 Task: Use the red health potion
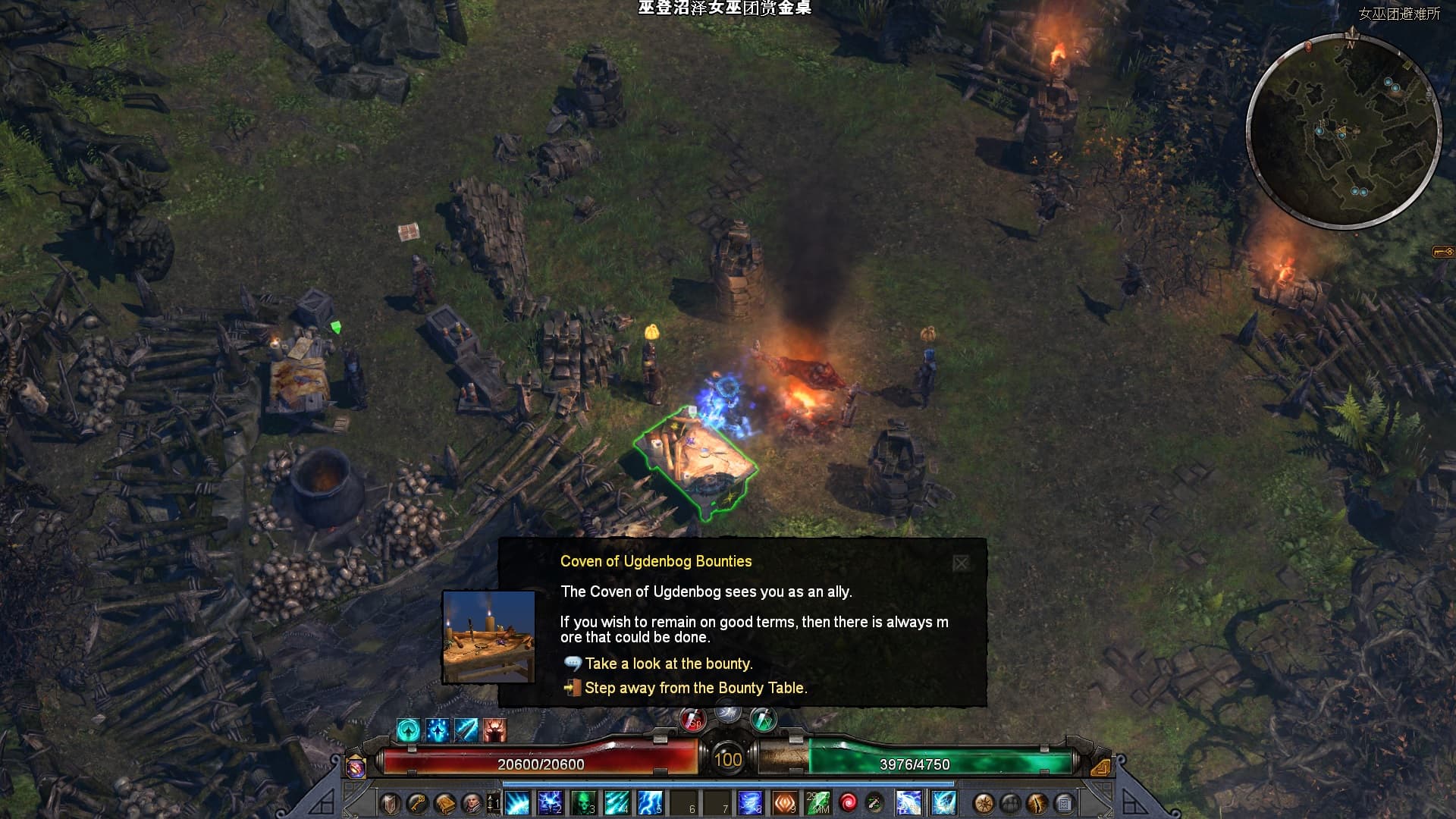pyautogui.click(x=692, y=720)
